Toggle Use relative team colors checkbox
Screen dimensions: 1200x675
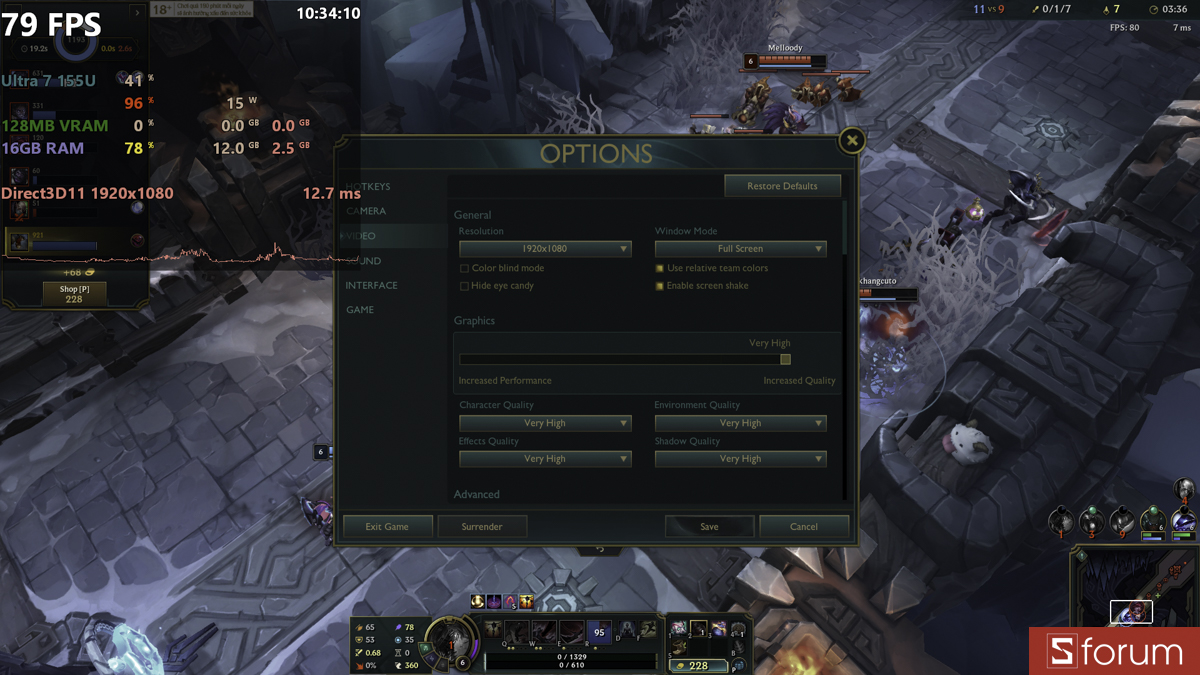(660, 269)
